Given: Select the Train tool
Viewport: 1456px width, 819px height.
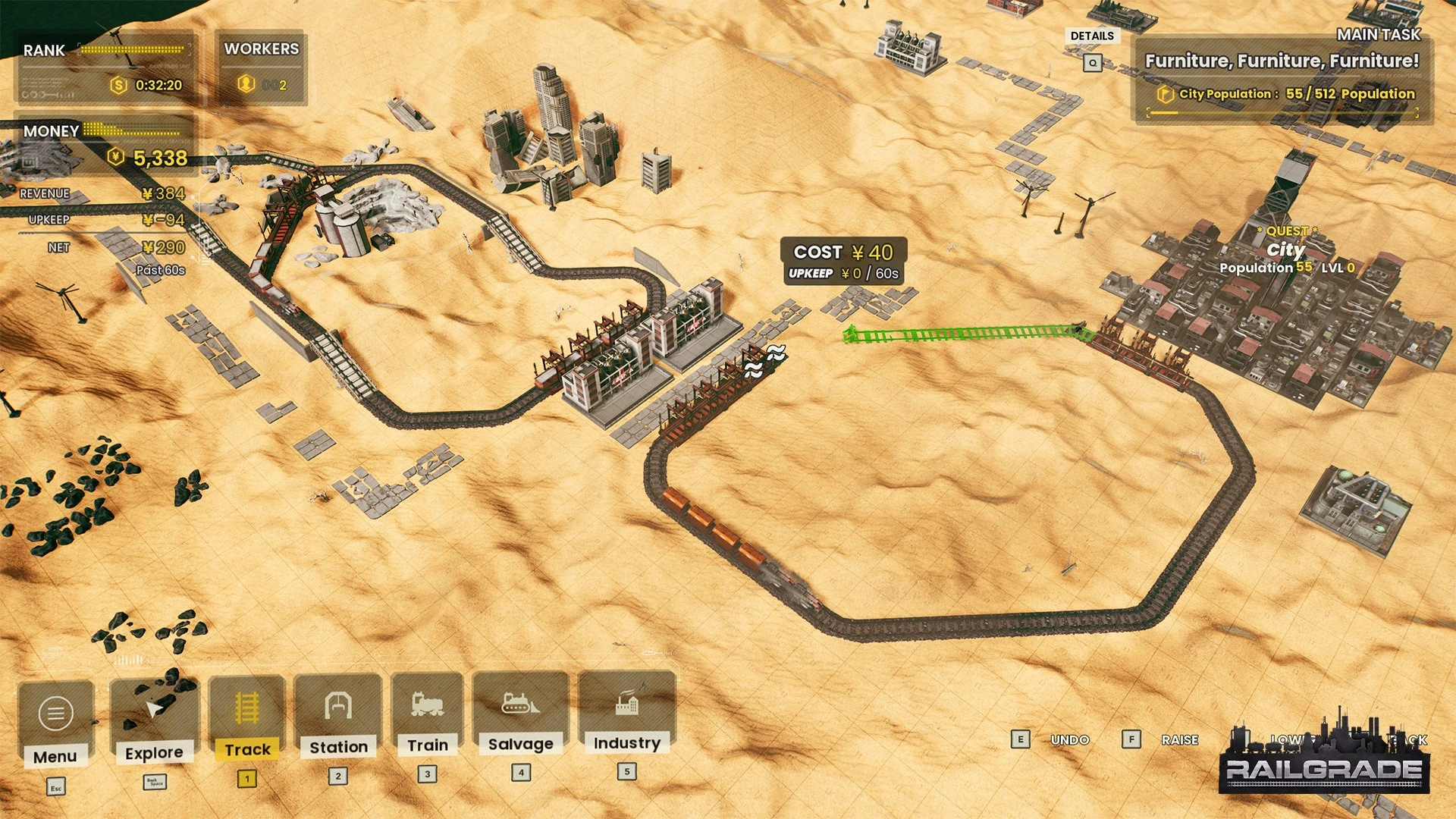Looking at the screenshot, I should [428, 713].
